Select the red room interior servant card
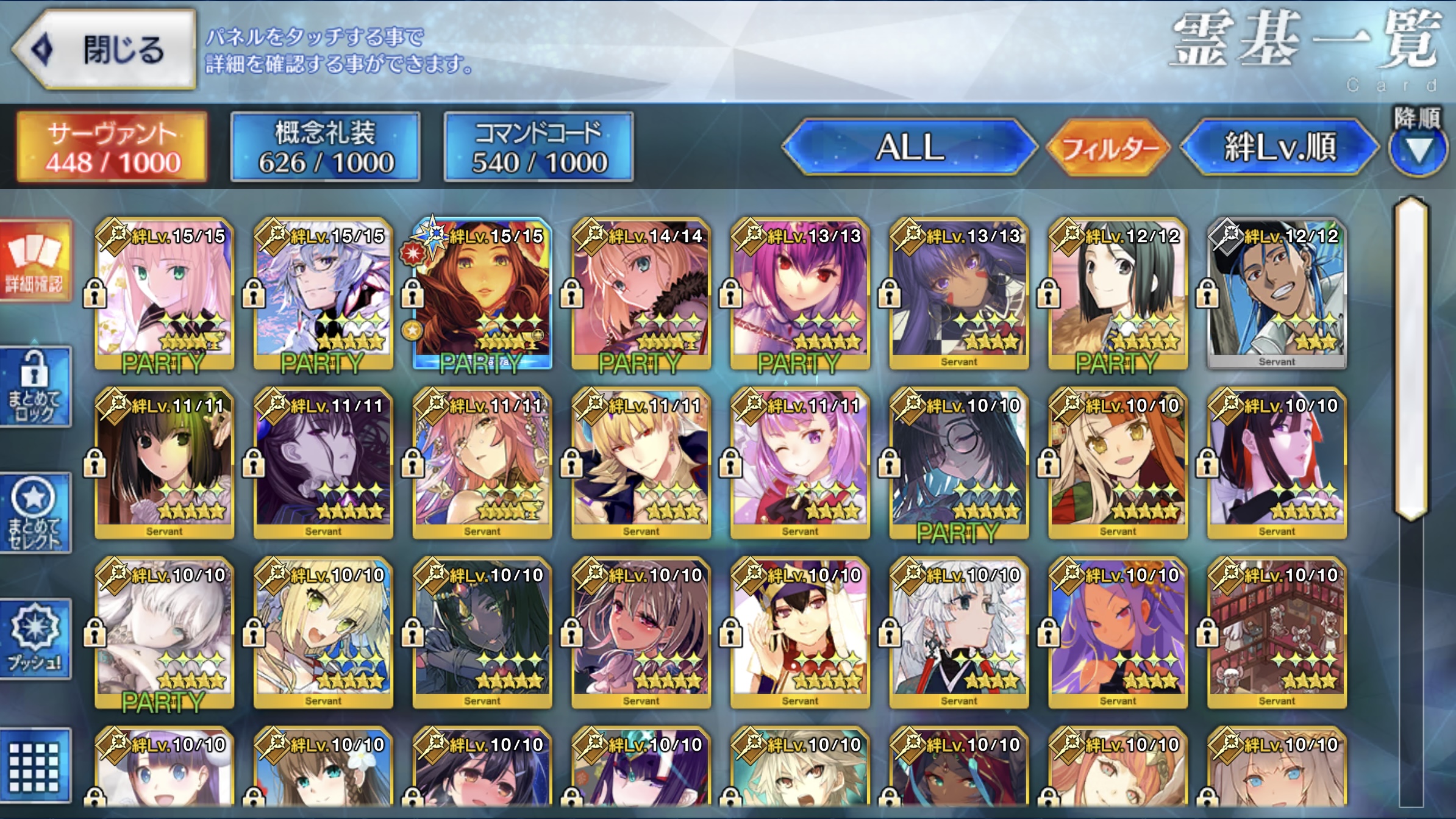Screen dimensions: 1456x819 coord(1277,631)
